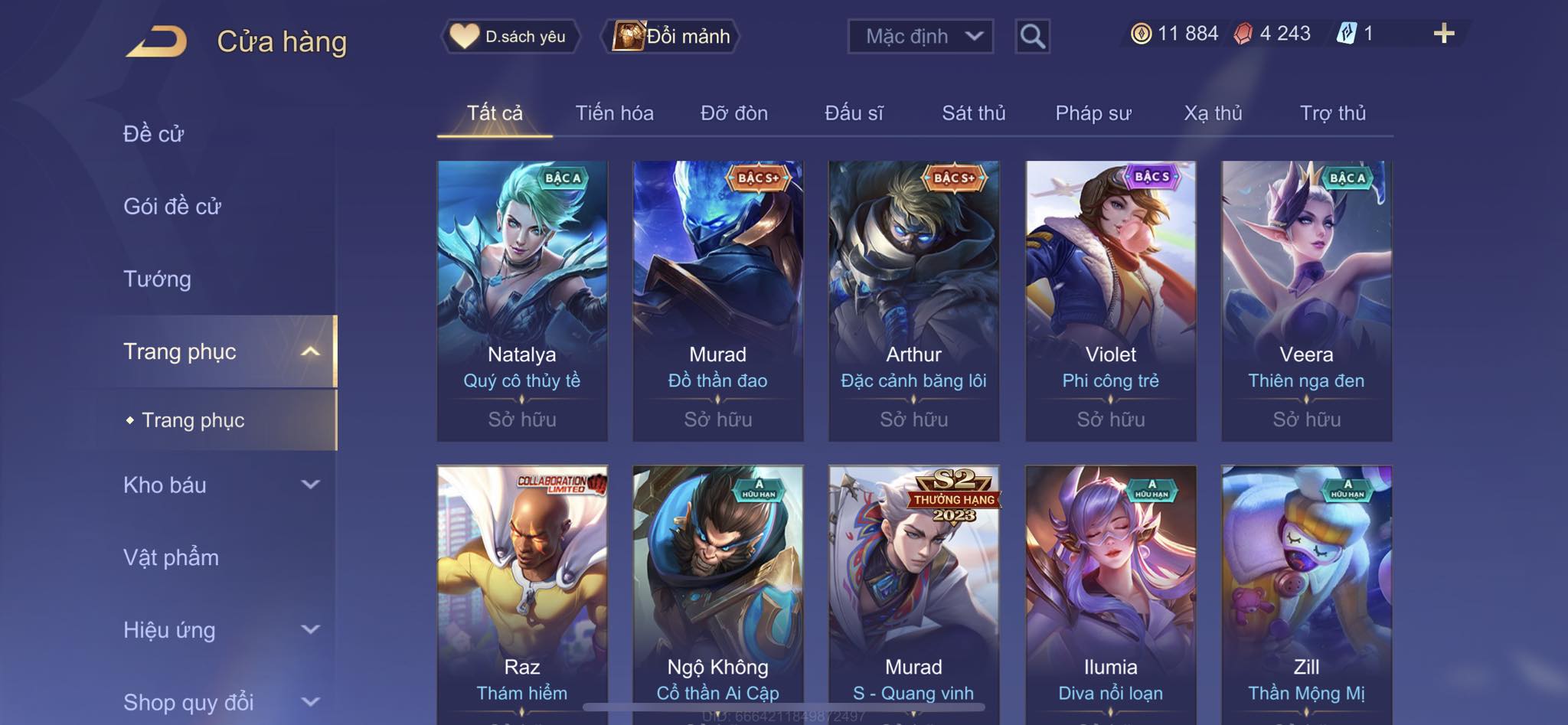
Task: Open the Vật phẩm section
Action: [171, 557]
